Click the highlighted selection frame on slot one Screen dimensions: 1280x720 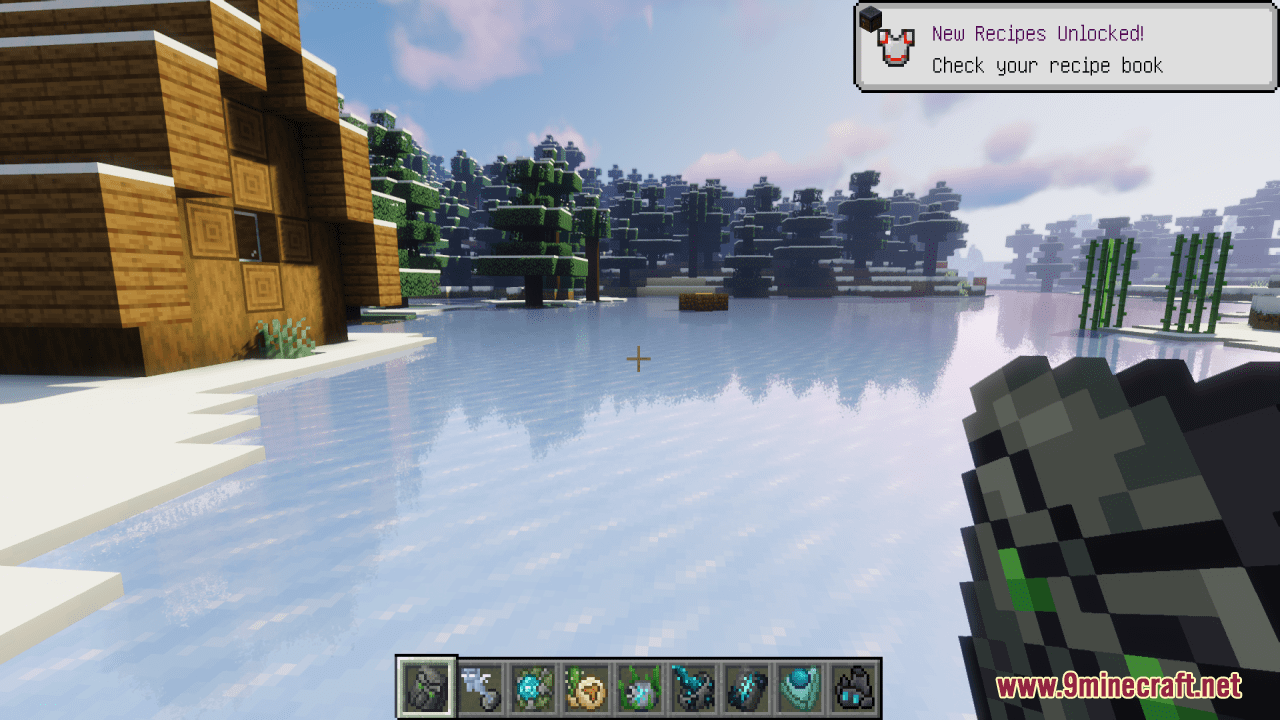point(427,687)
